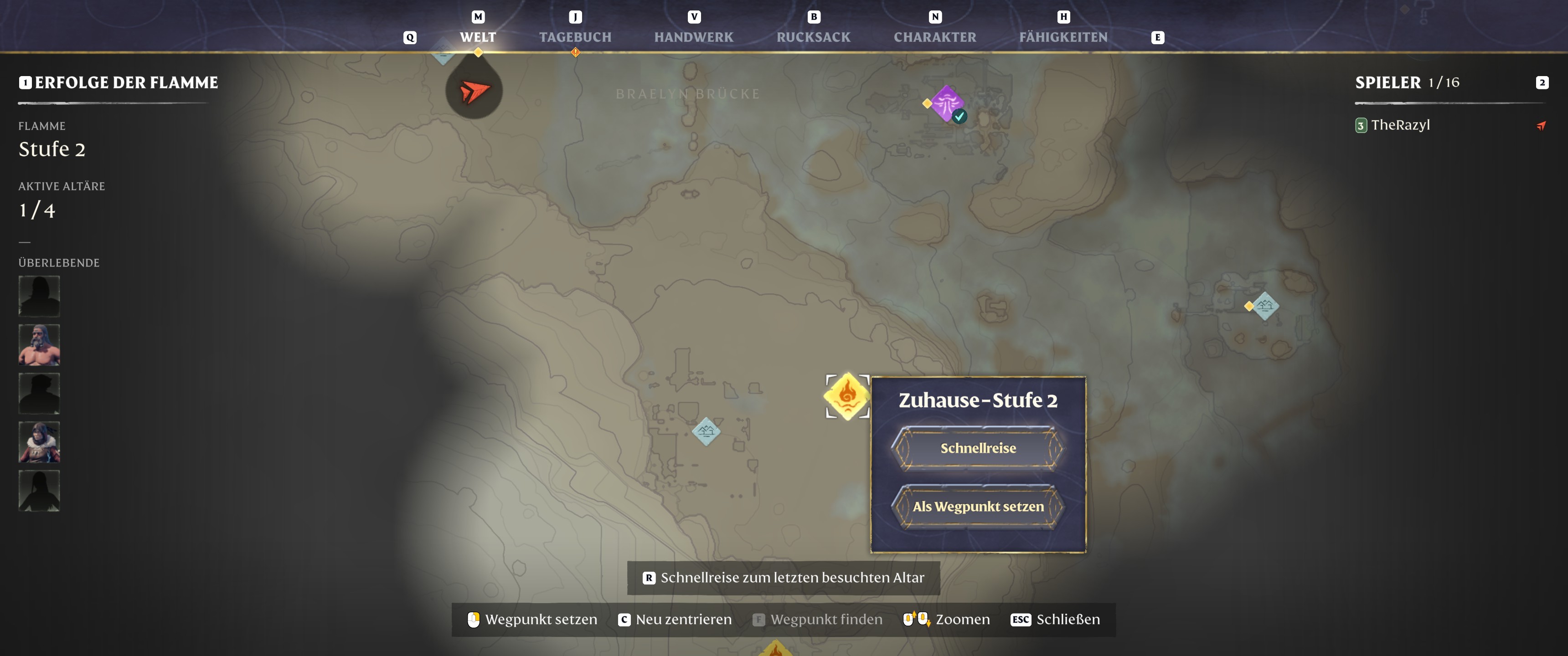Select the yellow flame altar map marker

847,396
